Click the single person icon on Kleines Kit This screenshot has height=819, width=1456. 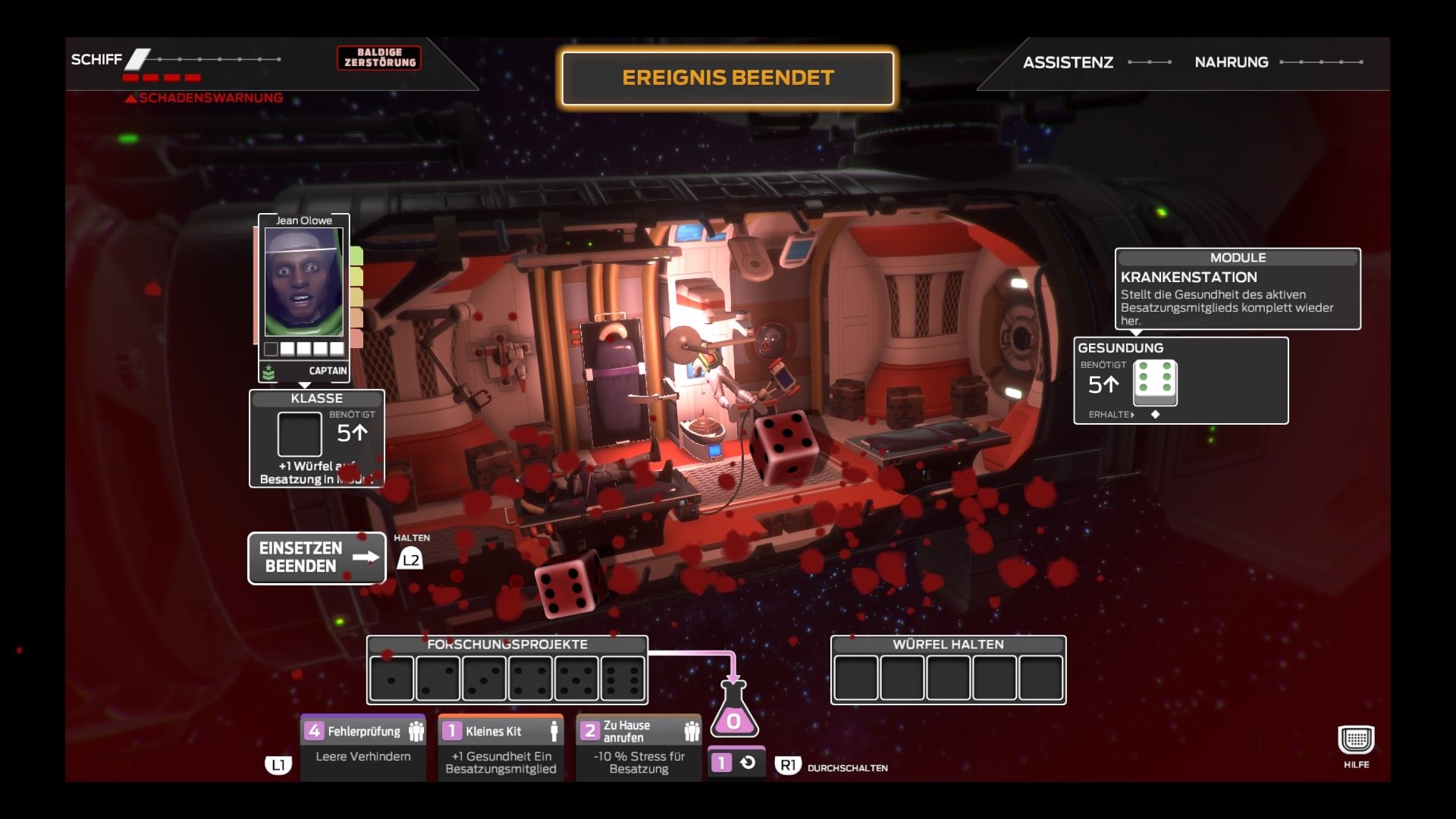point(553,730)
